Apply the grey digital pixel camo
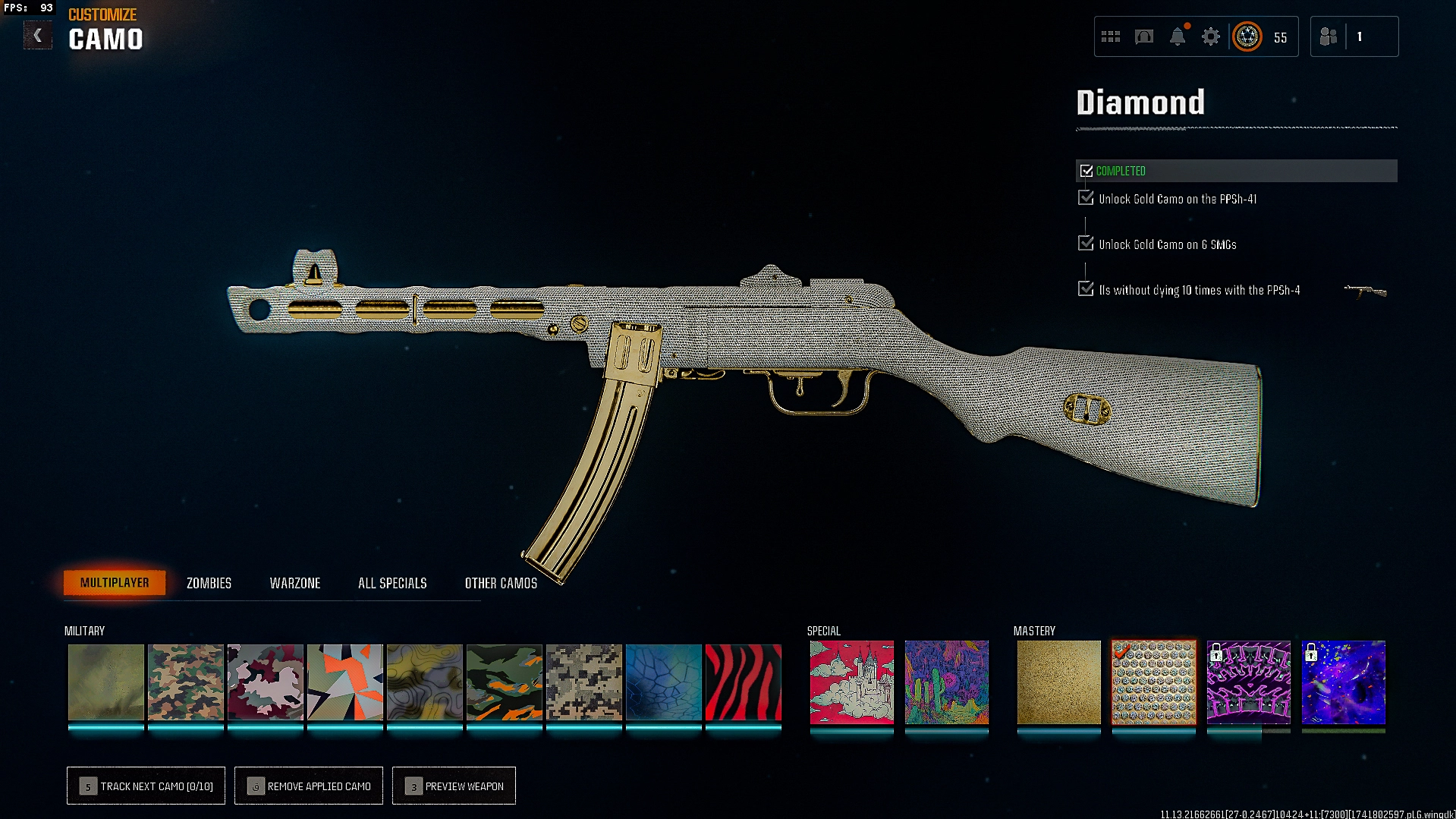1456x819 pixels. tap(583, 682)
